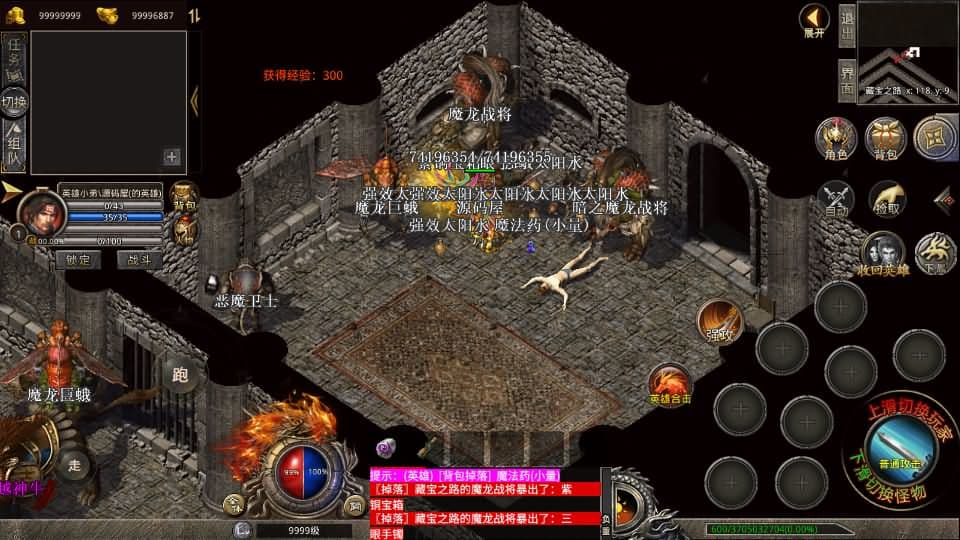Select the 锁定 lock button
The image size is (960, 540).
pos(78,259)
